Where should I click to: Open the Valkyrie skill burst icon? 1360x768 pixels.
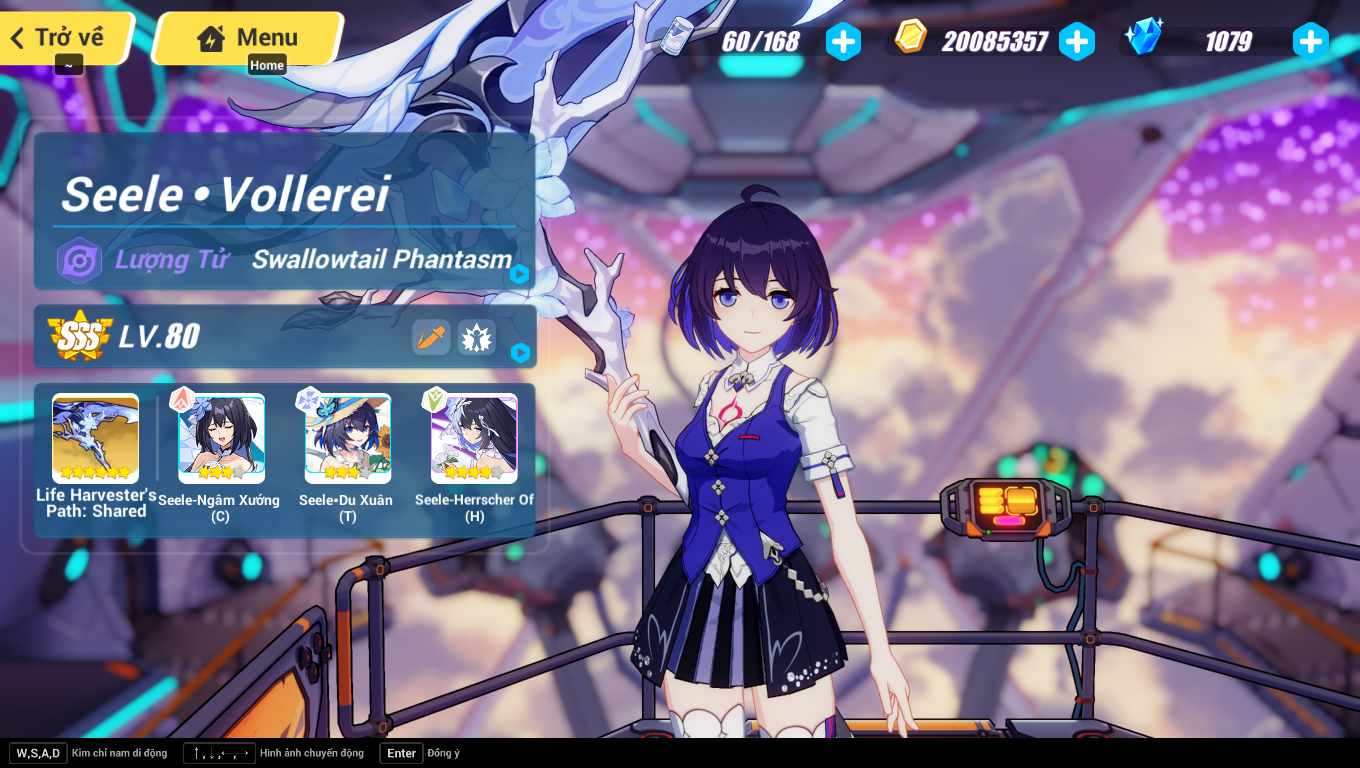[477, 338]
